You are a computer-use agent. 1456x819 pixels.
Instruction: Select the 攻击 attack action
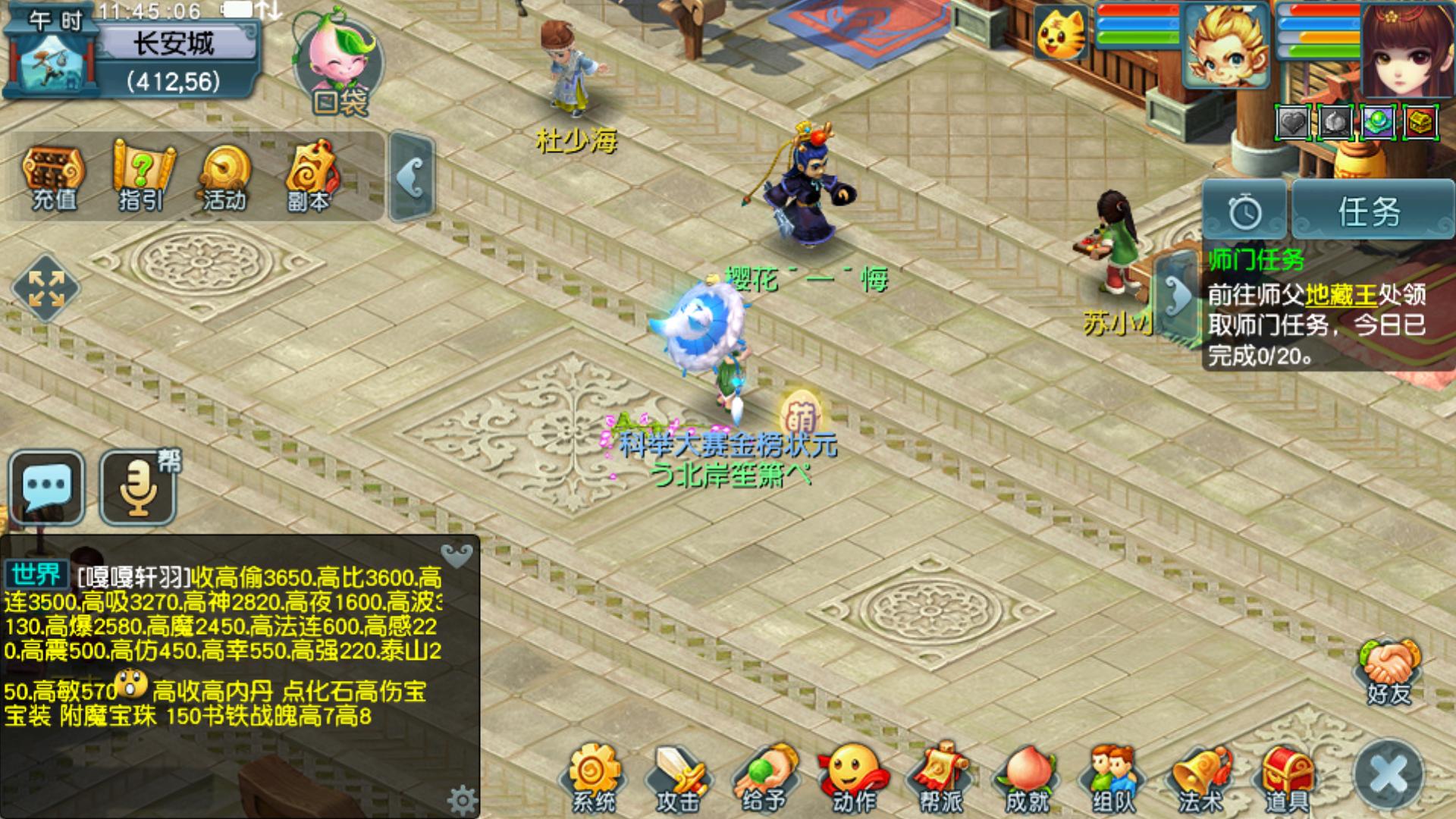[x=677, y=778]
